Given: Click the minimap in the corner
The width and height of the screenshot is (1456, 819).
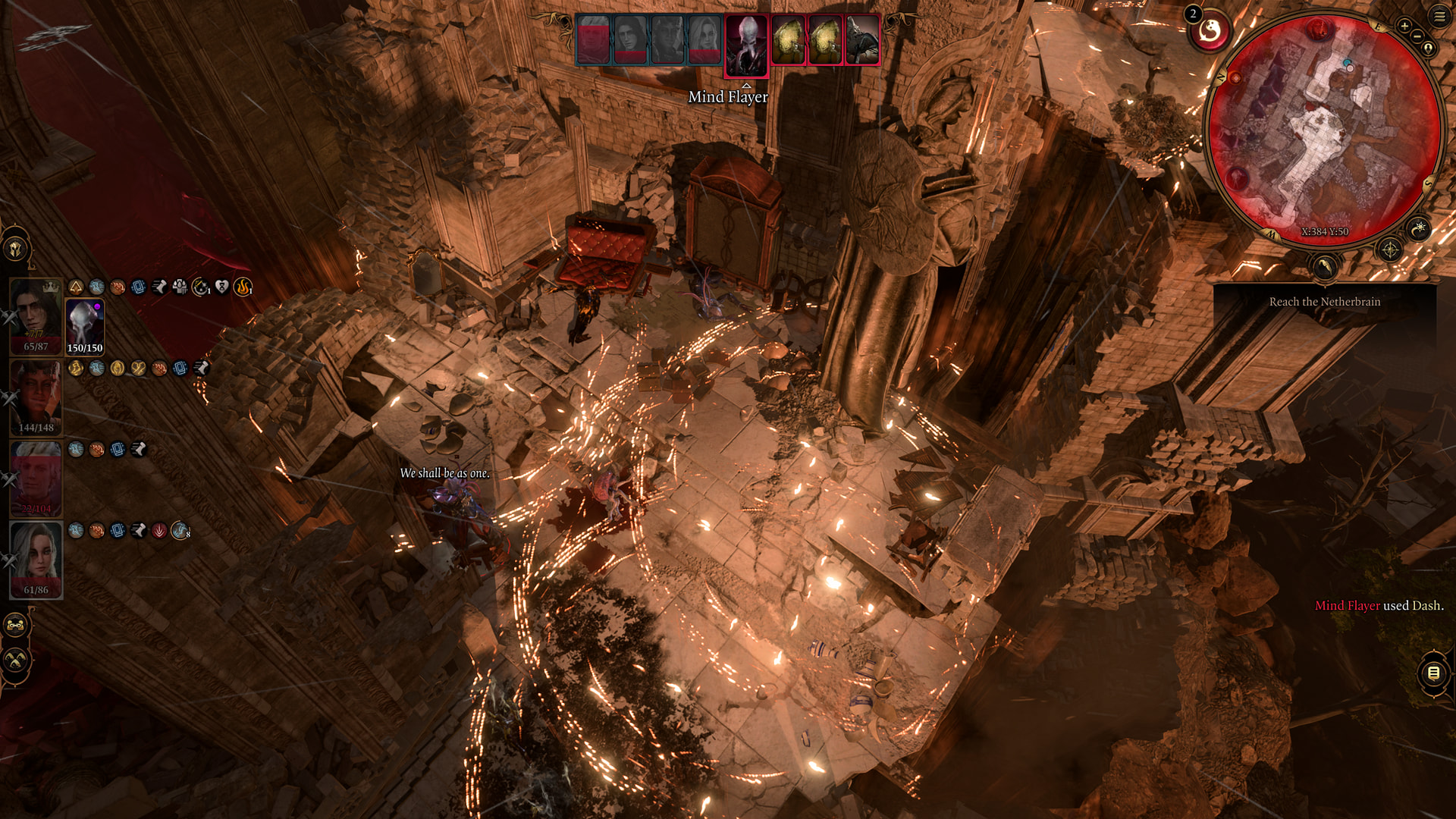Looking at the screenshot, I should coord(1323,129).
